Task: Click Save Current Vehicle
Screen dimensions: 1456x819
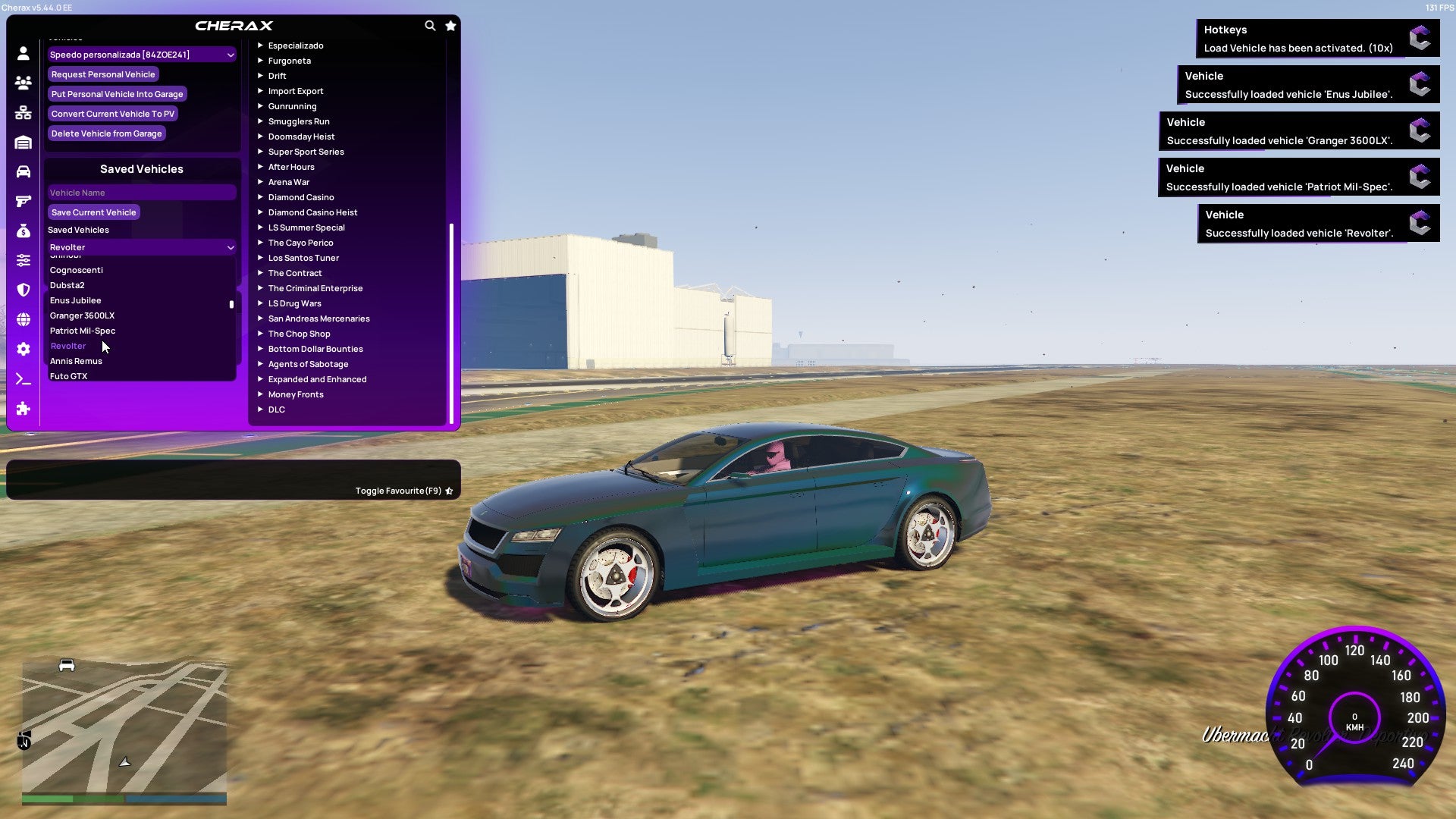Action: pos(93,212)
